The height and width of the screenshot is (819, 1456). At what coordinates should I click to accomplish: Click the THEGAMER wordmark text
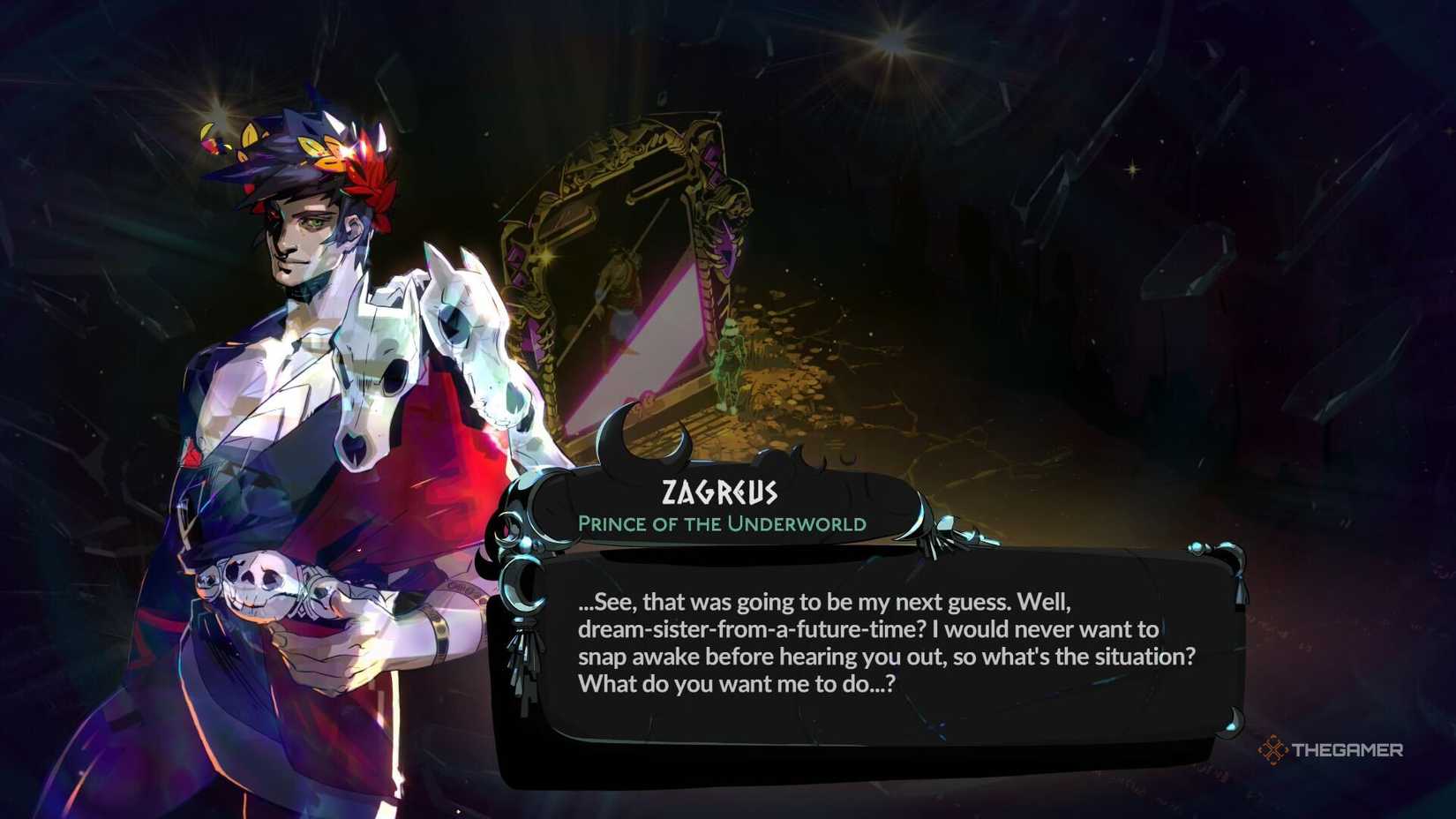(x=1350, y=748)
